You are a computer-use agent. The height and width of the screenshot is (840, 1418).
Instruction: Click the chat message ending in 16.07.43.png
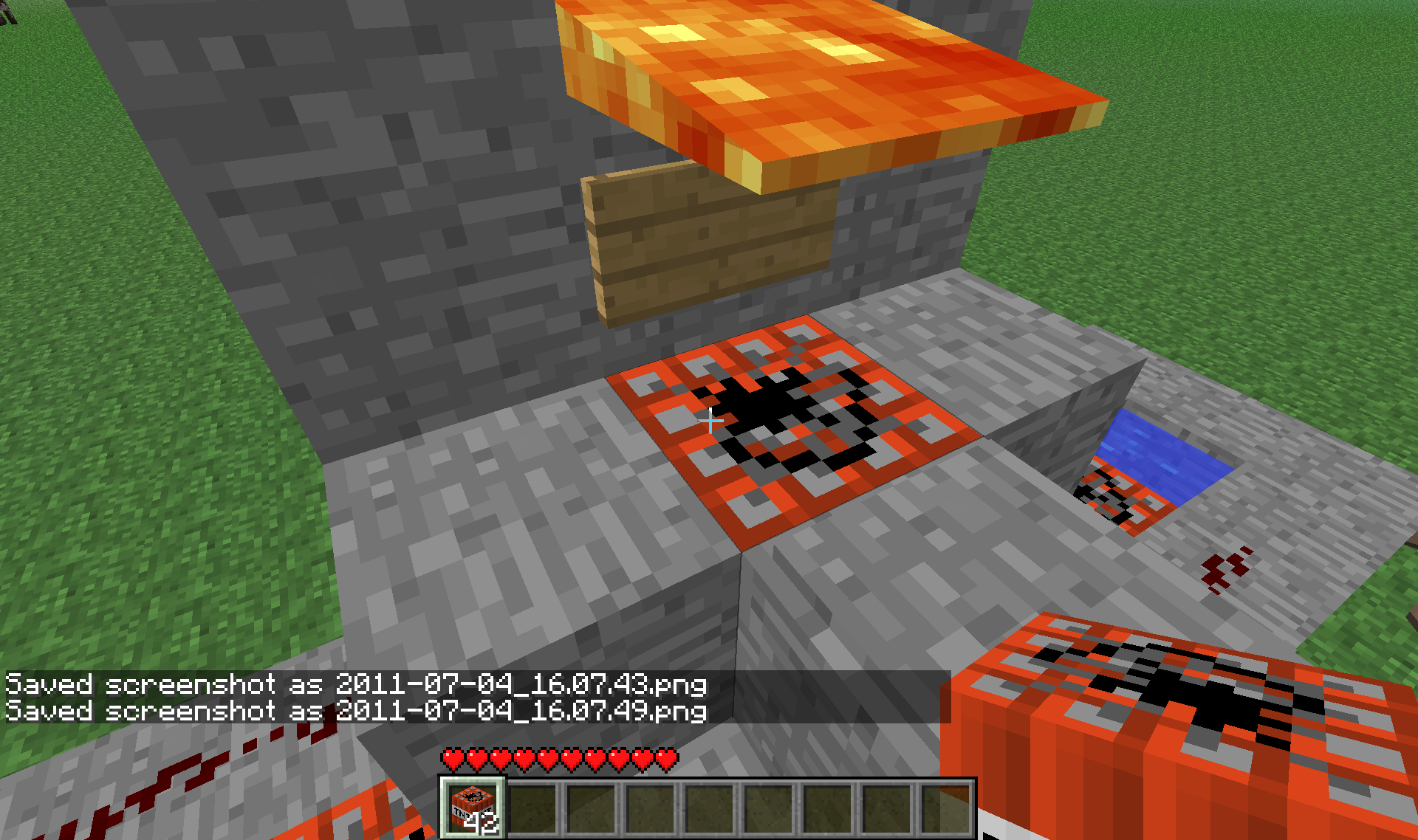point(354,685)
